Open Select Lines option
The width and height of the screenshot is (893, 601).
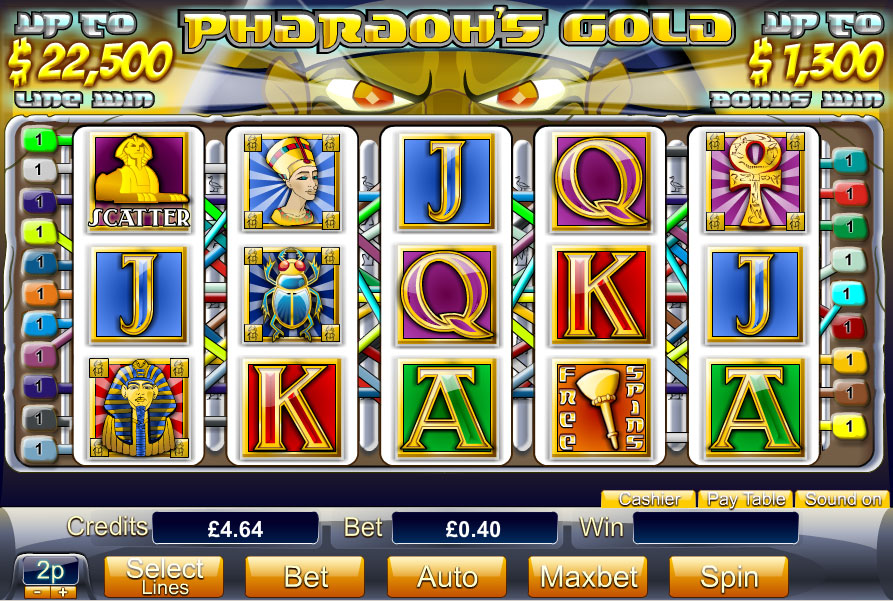point(164,577)
